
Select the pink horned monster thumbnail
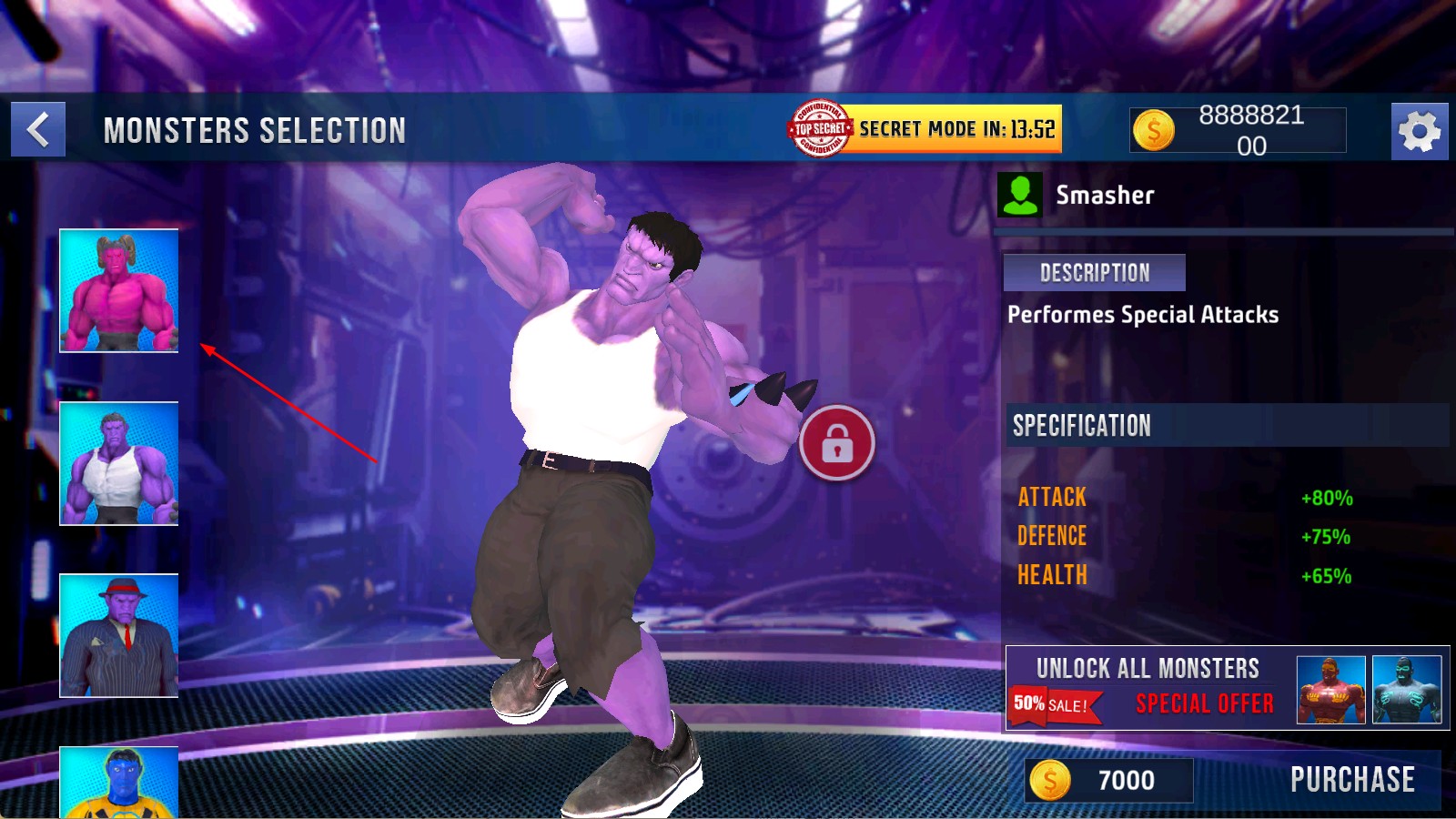tap(119, 290)
